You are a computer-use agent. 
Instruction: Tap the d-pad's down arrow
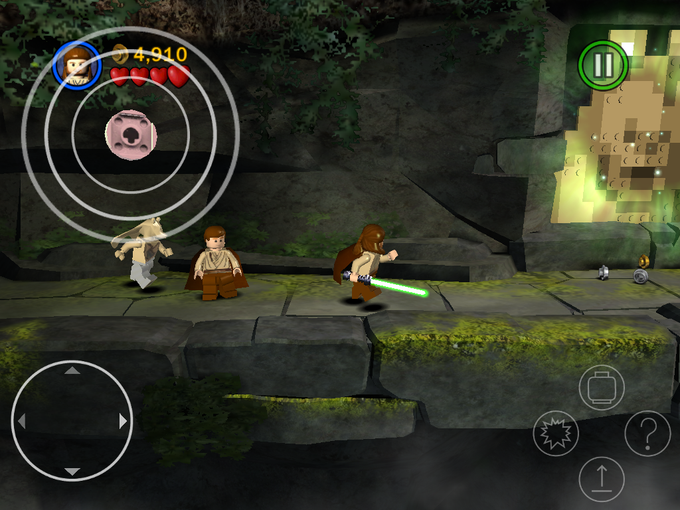coord(72,470)
